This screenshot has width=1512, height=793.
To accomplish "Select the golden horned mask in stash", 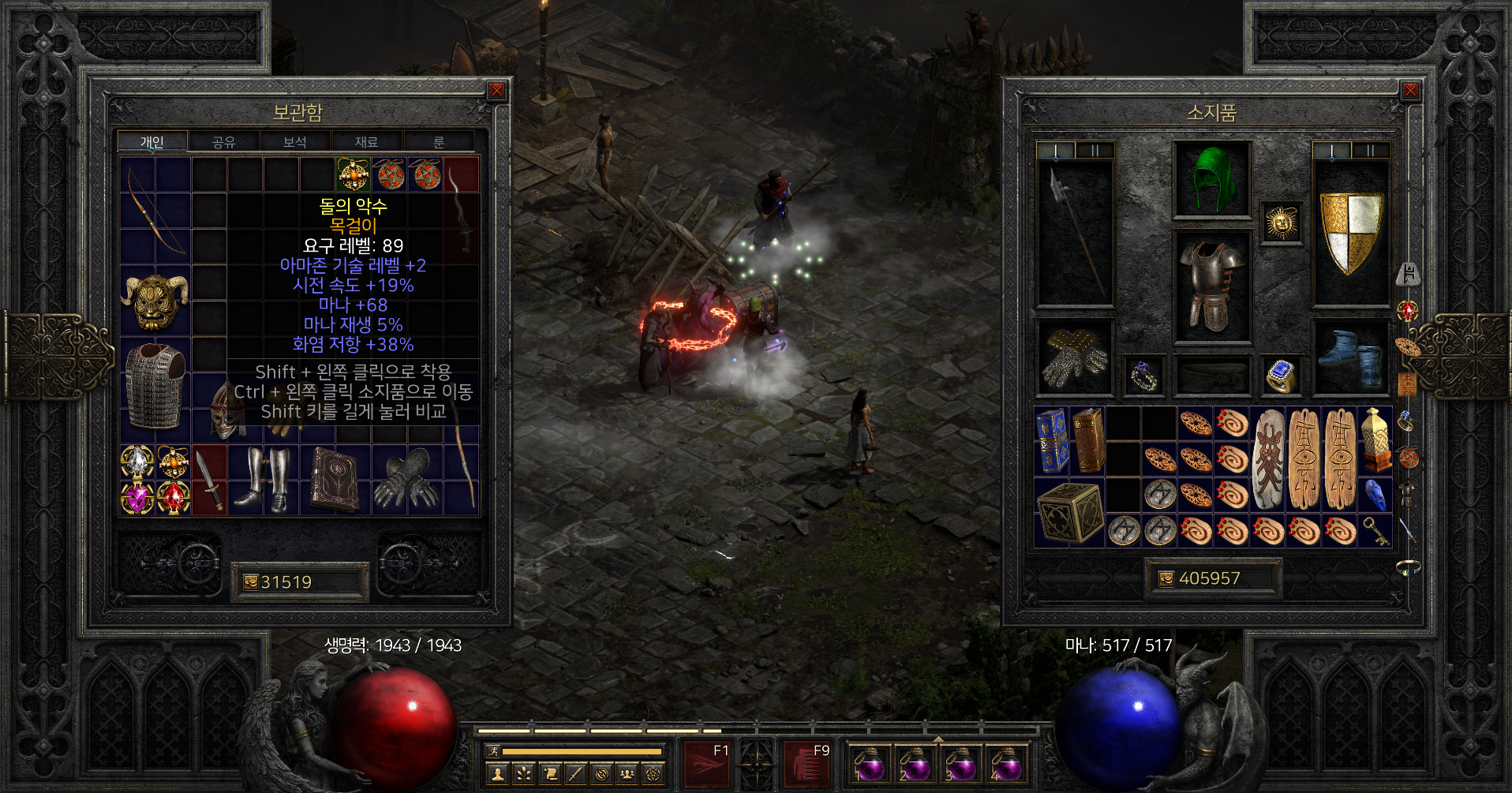I will point(155,301).
